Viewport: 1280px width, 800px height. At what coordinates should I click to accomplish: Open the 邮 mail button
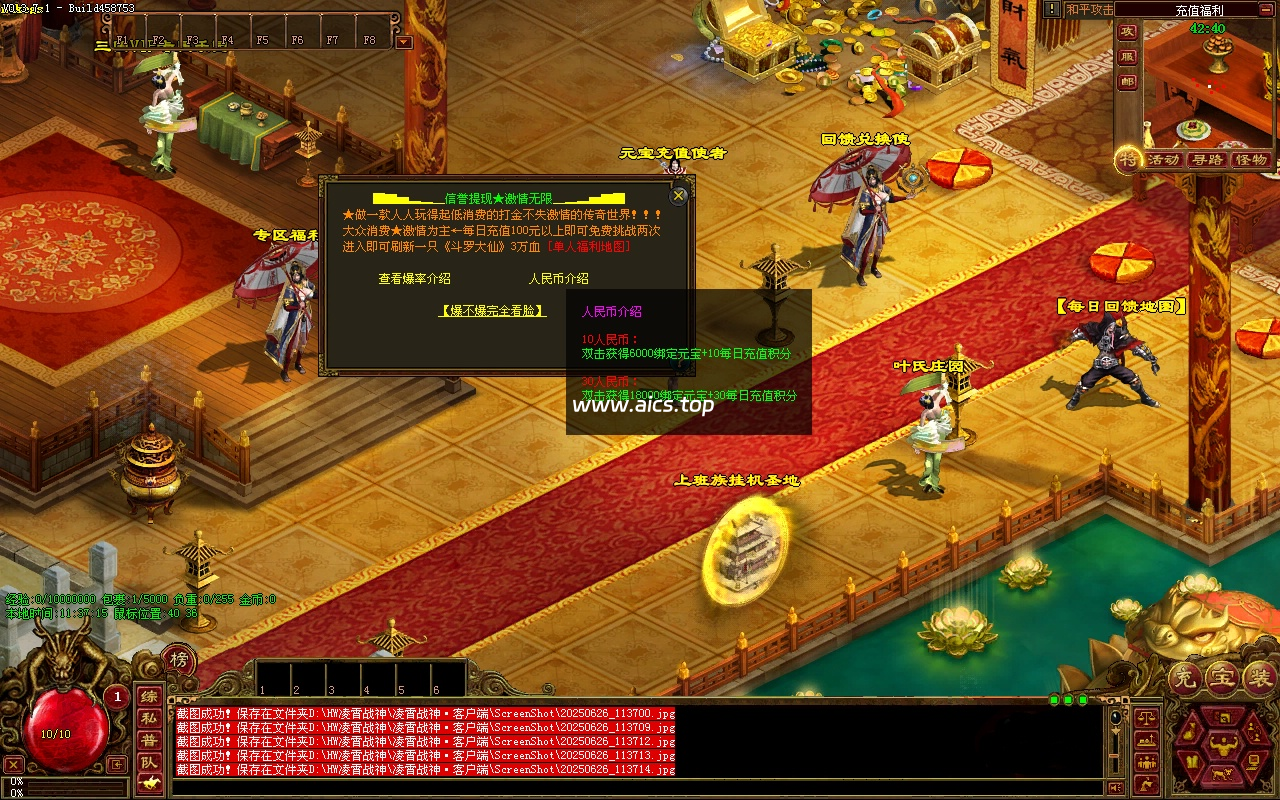(1127, 82)
